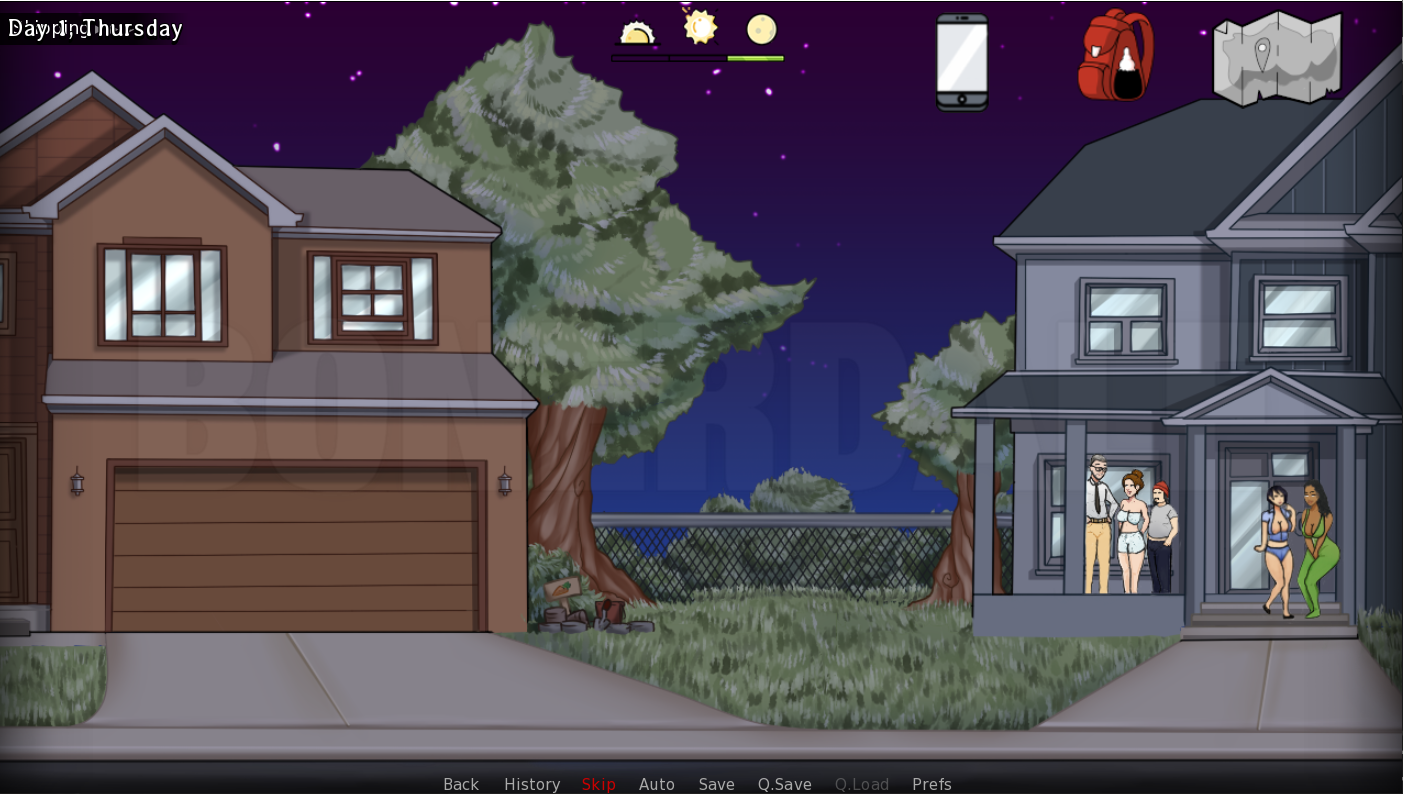Open the dialogue History log
The width and height of the screenshot is (1404, 795).
pyautogui.click(x=532, y=784)
